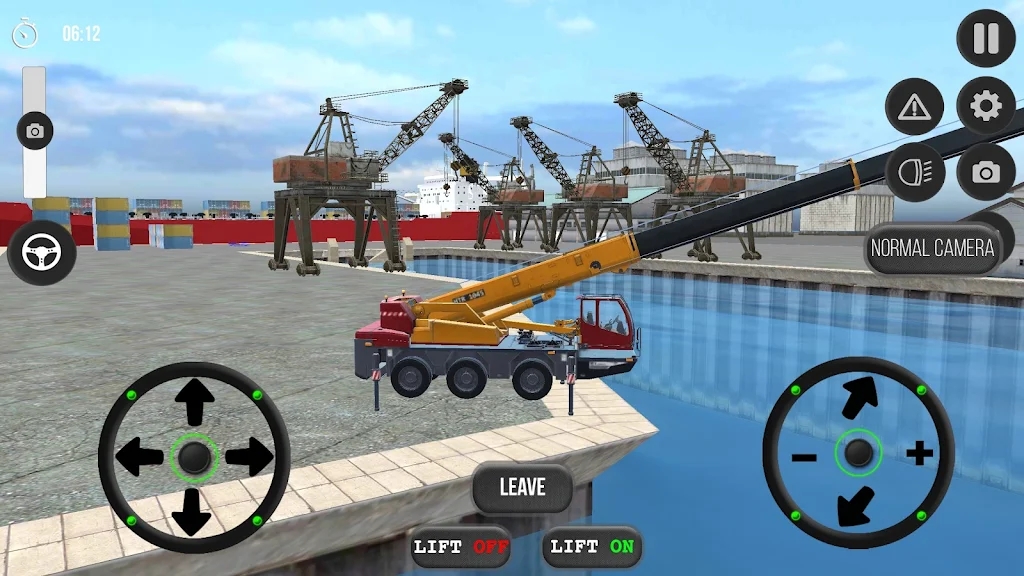The height and width of the screenshot is (576, 1024).
Task: Move the crane with the up arrow
Action: point(194,402)
